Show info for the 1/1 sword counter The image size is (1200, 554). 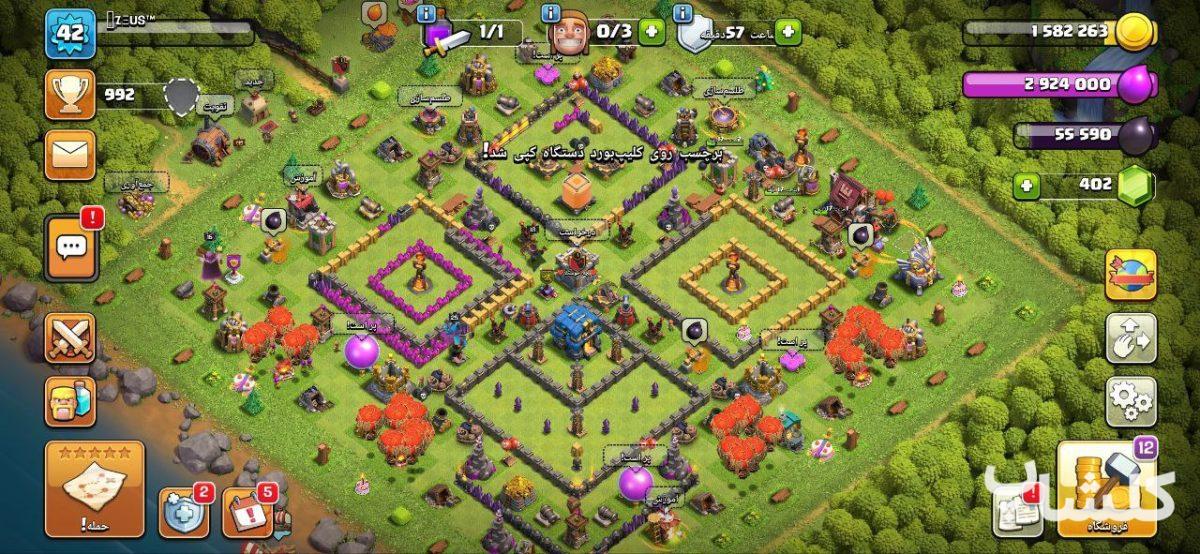click(426, 13)
